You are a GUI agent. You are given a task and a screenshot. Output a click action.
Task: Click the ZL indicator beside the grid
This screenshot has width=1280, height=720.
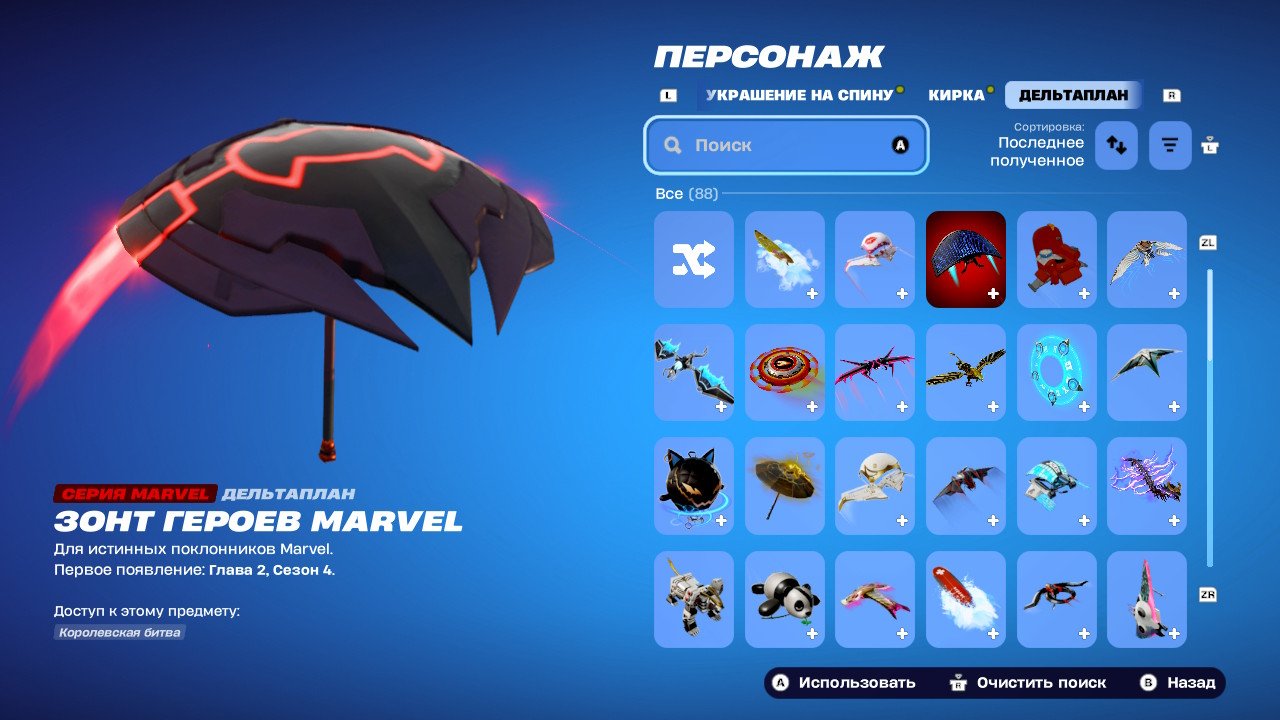coord(1207,241)
